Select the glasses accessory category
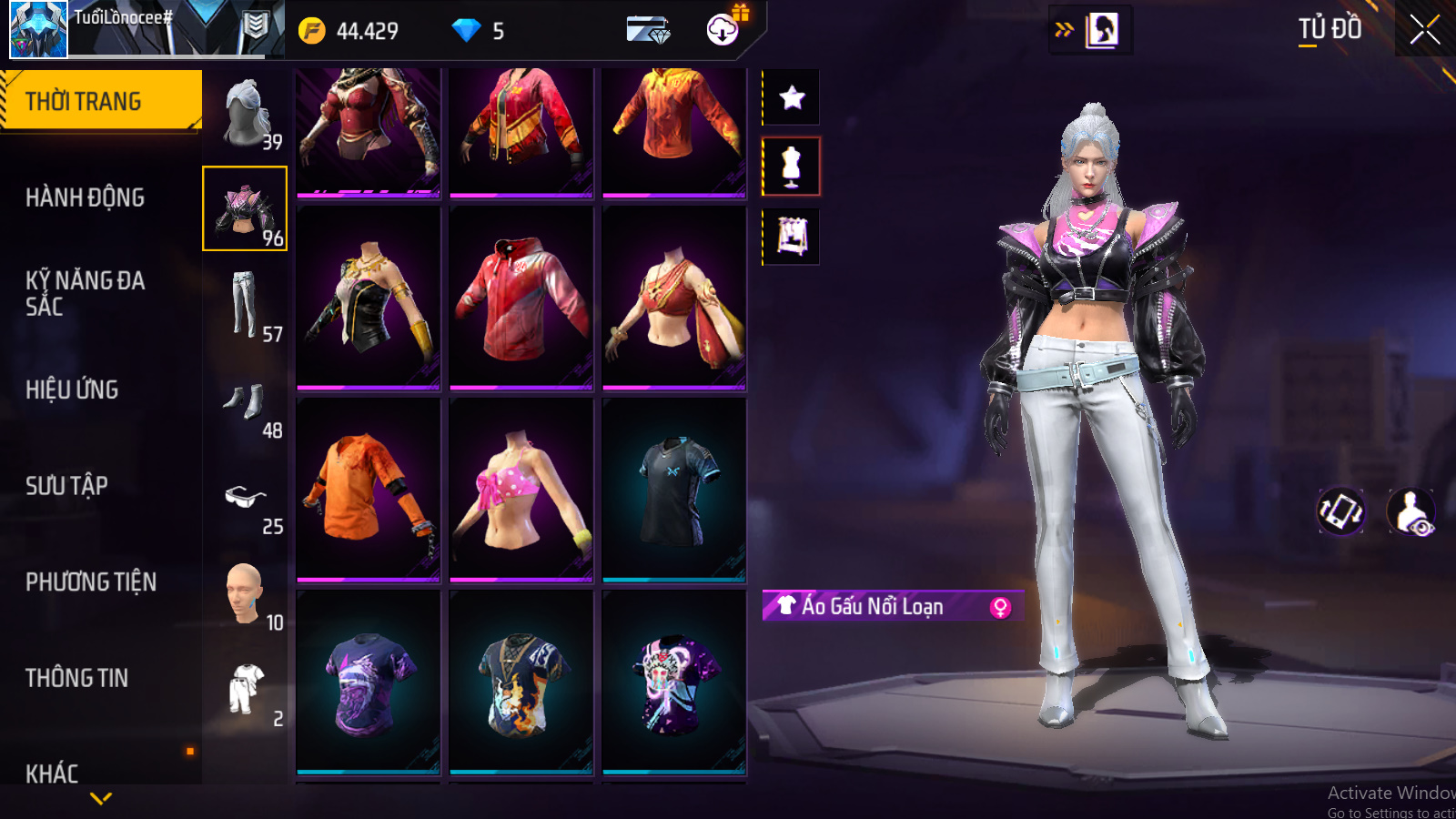Screen dimensions: 1456x819 coord(246,499)
